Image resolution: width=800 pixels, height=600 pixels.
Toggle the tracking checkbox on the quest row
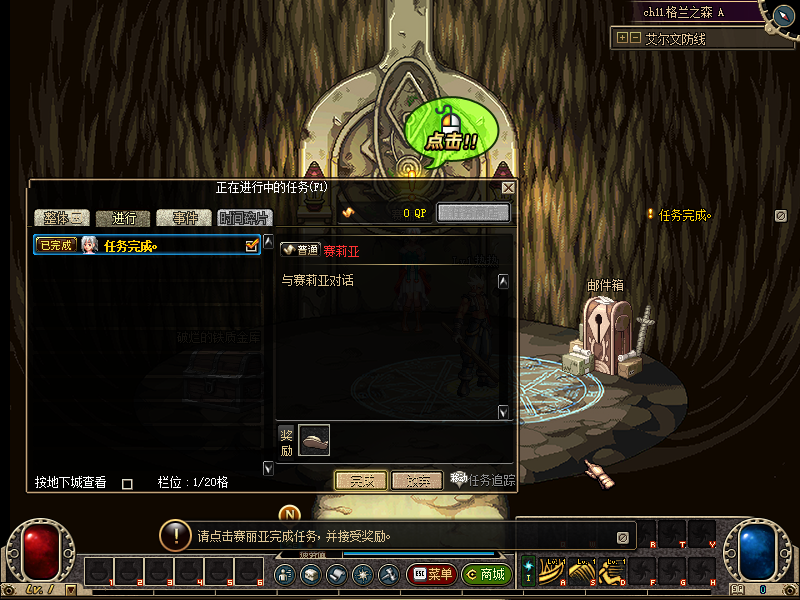click(252, 244)
